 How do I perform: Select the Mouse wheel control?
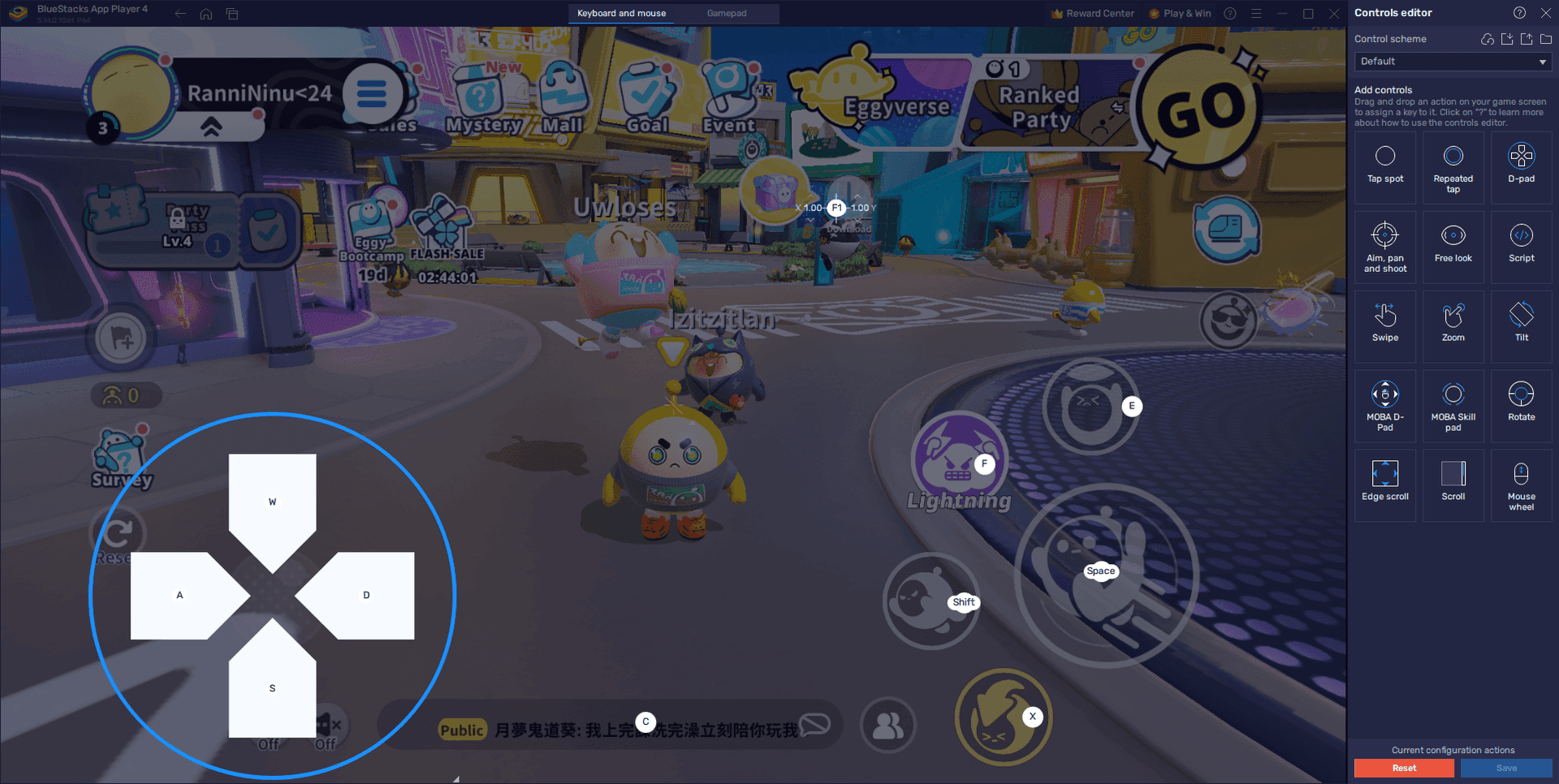click(1521, 485)
